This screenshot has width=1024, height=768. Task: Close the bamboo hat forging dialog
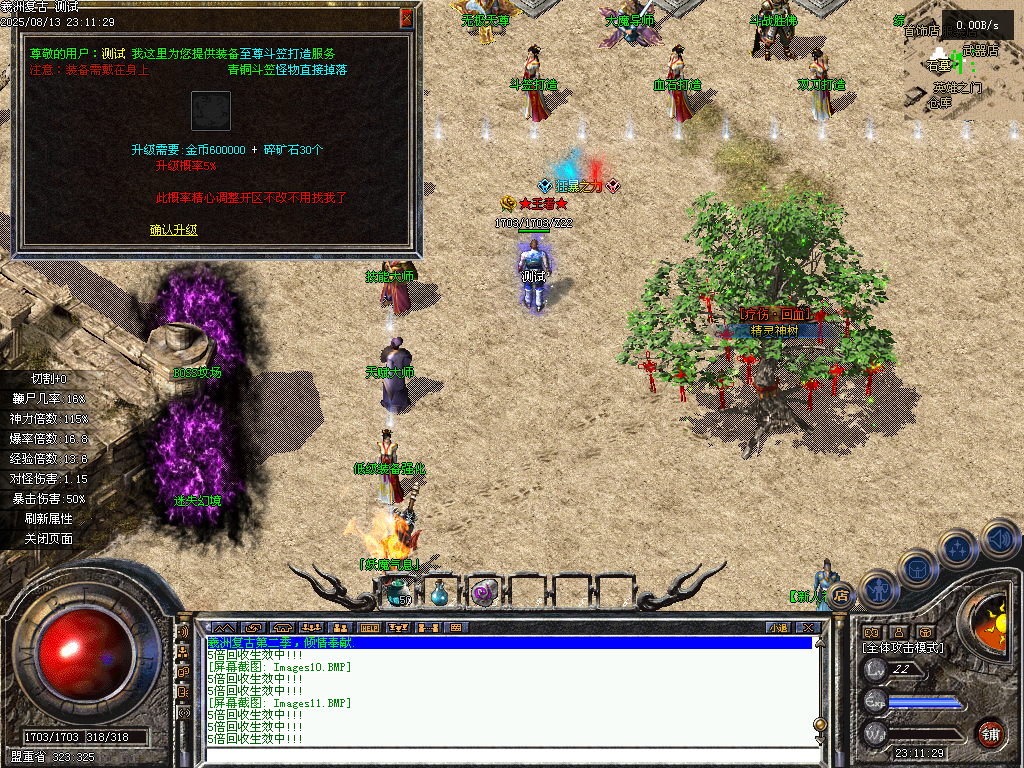point(406,18)
